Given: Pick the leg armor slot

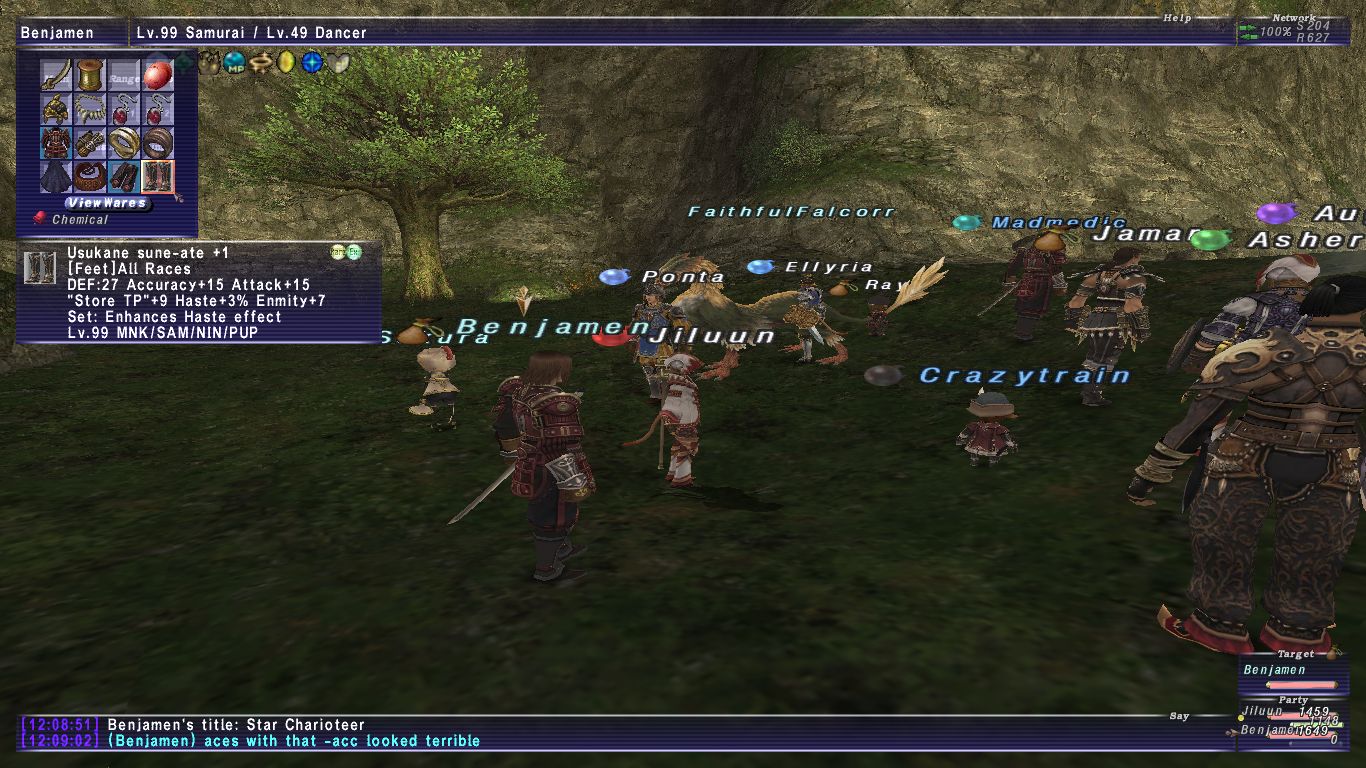Looking at the screenshot, I should (x=124, y=176).
